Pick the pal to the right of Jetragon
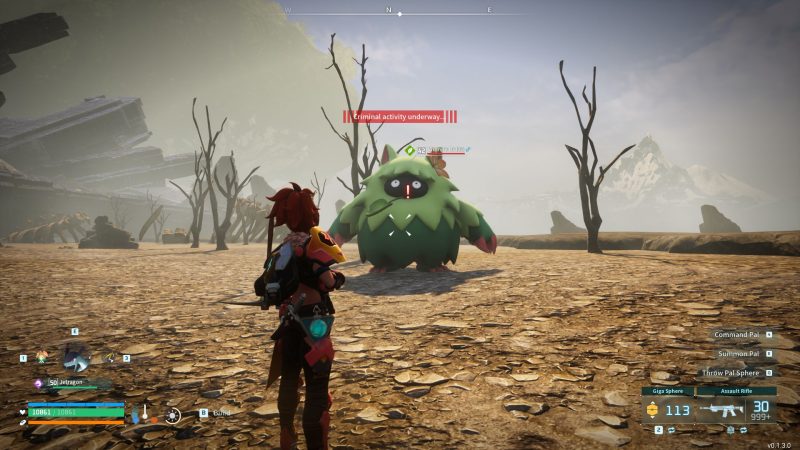Viewport: 800px width, 450px height. click(x=110, y=357)
